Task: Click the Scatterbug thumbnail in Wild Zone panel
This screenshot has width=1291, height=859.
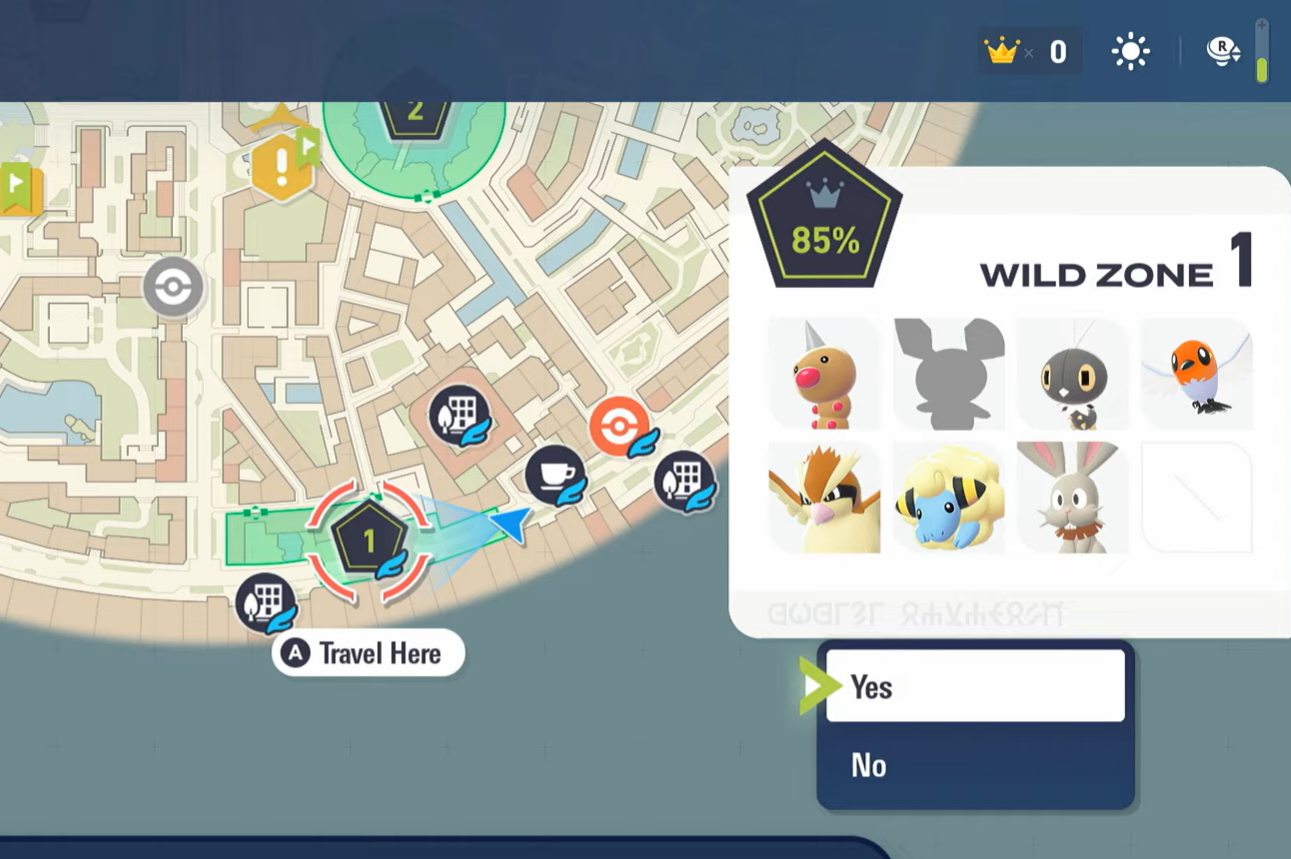Action: 1072,374
